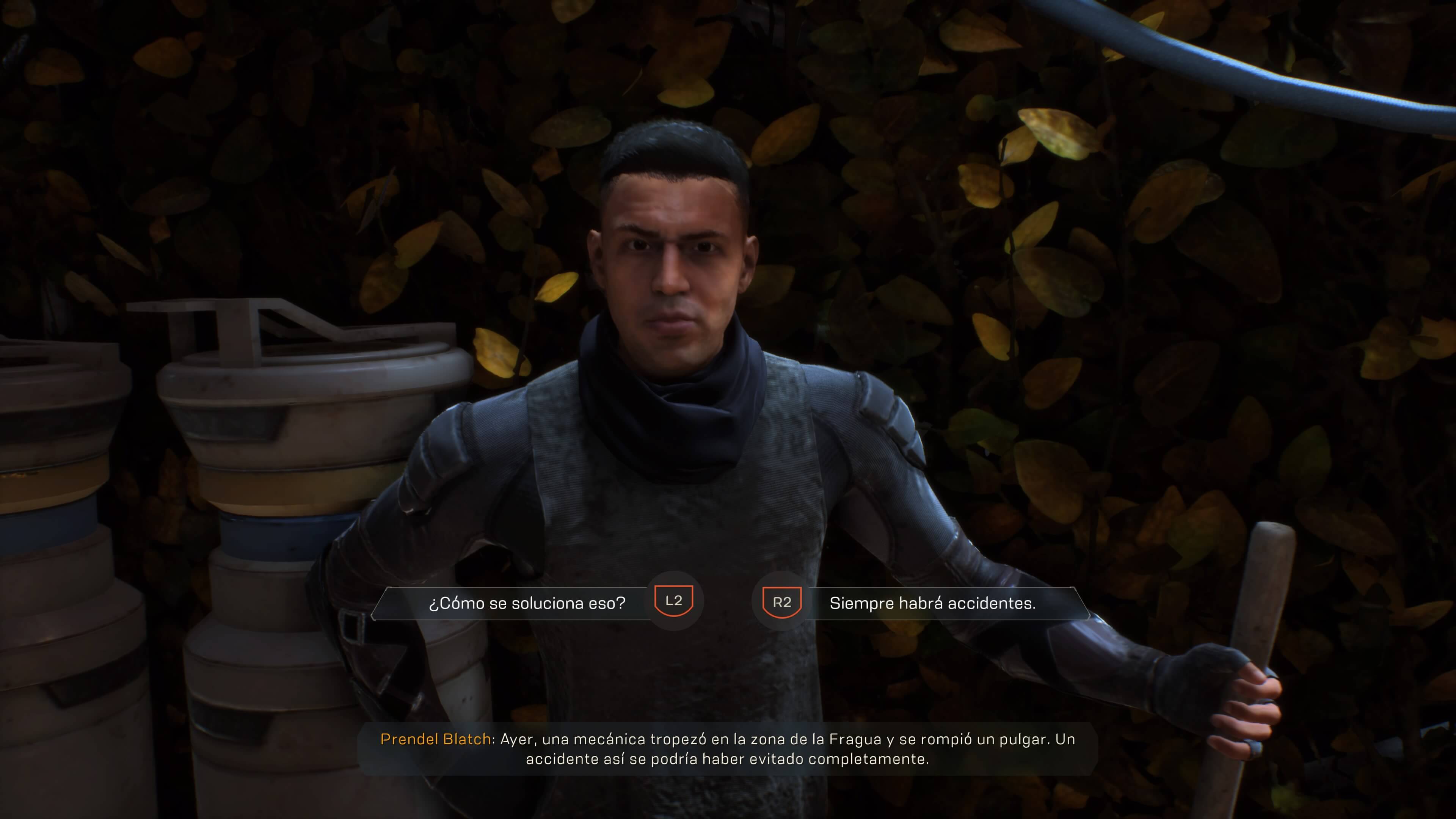Select the response "Siempre habrá accidentes."

932,603
